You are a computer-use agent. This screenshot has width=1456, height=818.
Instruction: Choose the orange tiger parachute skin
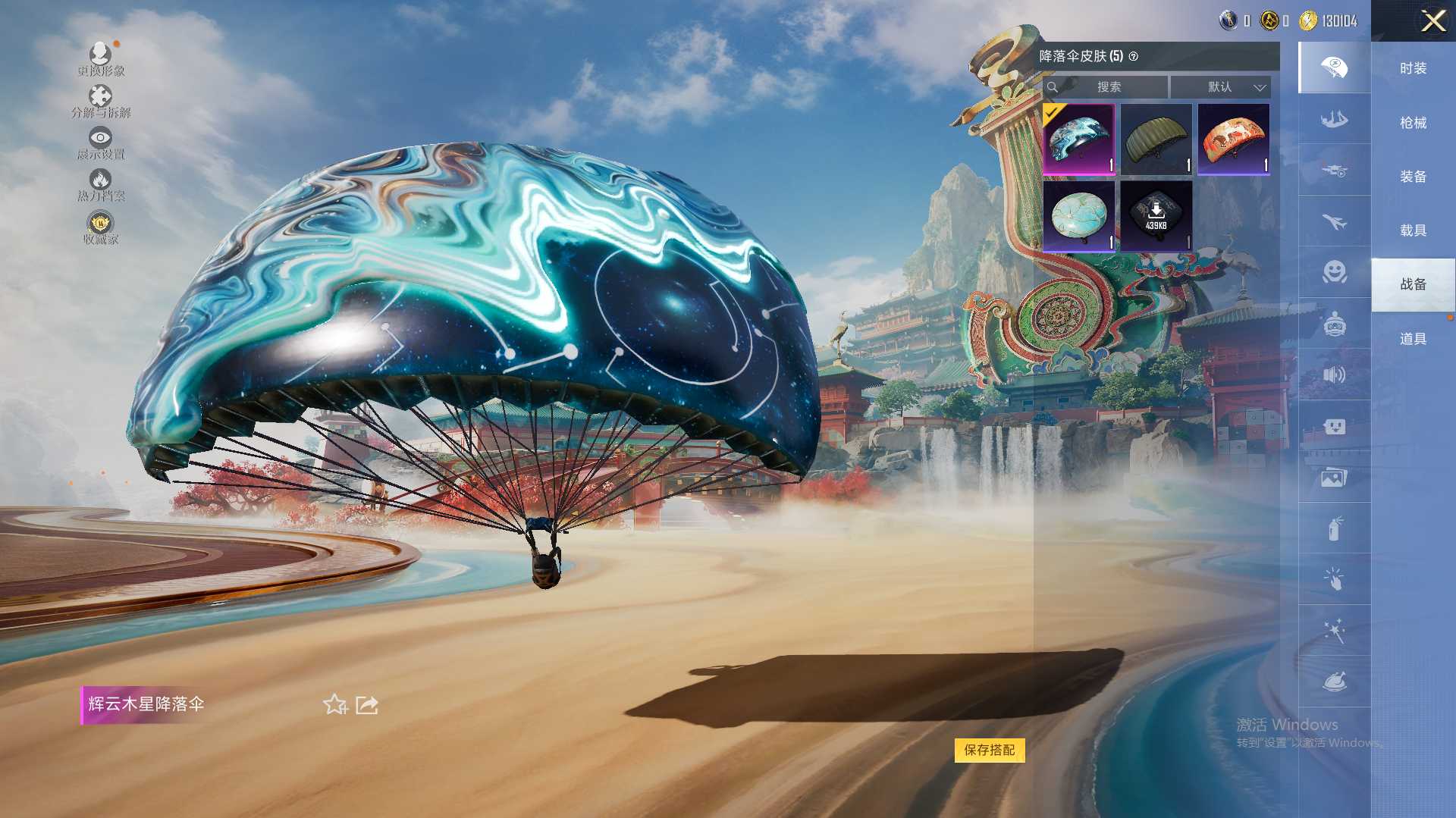click(x=1233, y=139)
